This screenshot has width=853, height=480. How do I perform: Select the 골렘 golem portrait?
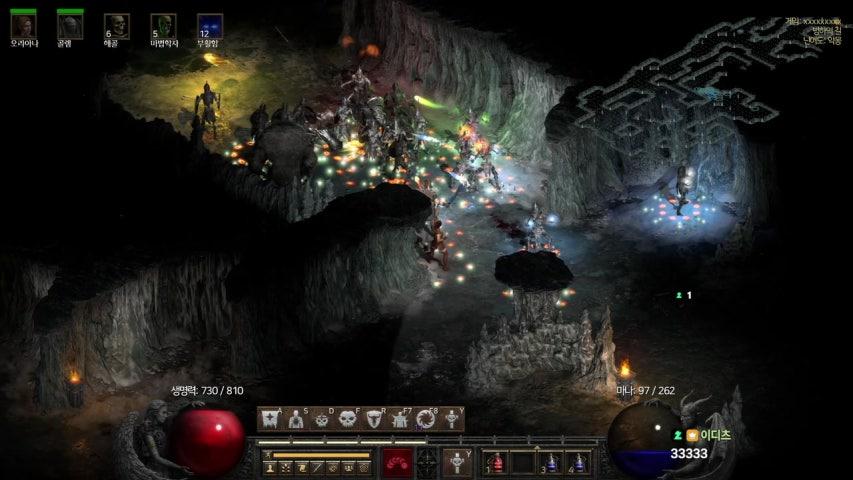69,25
